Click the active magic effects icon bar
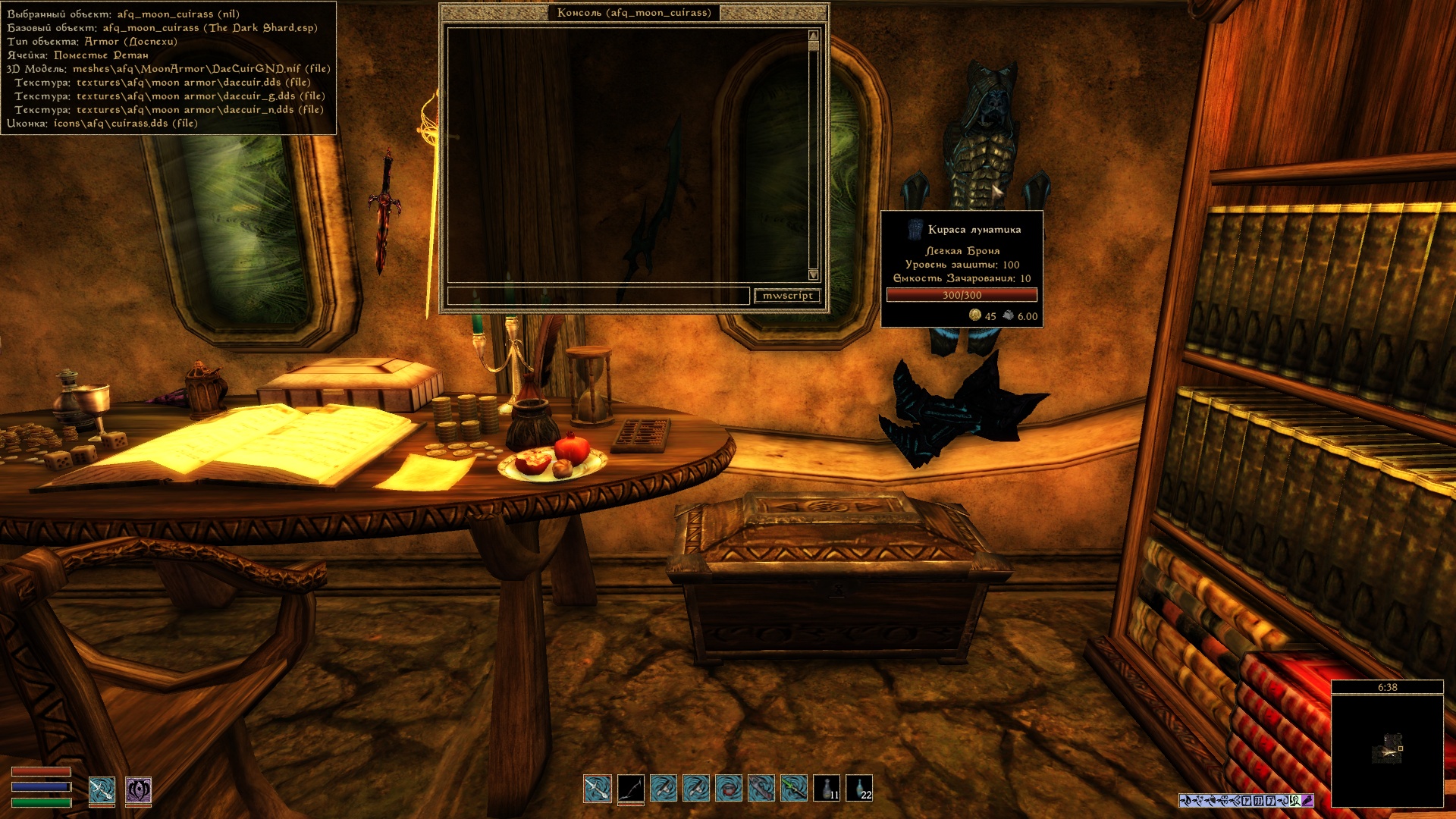1456x819 pixels. pos(1246,800)
